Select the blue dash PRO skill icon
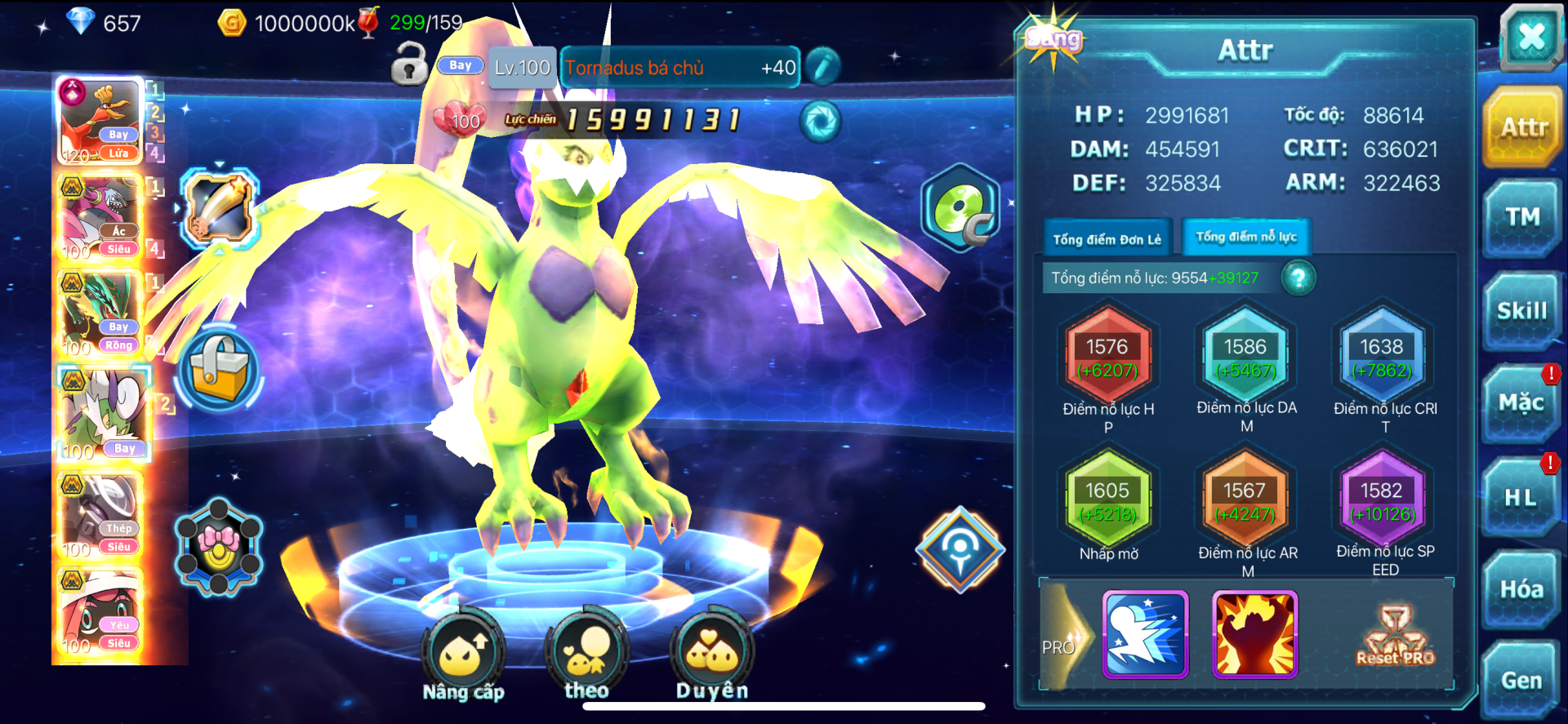 coord(1145,635)
